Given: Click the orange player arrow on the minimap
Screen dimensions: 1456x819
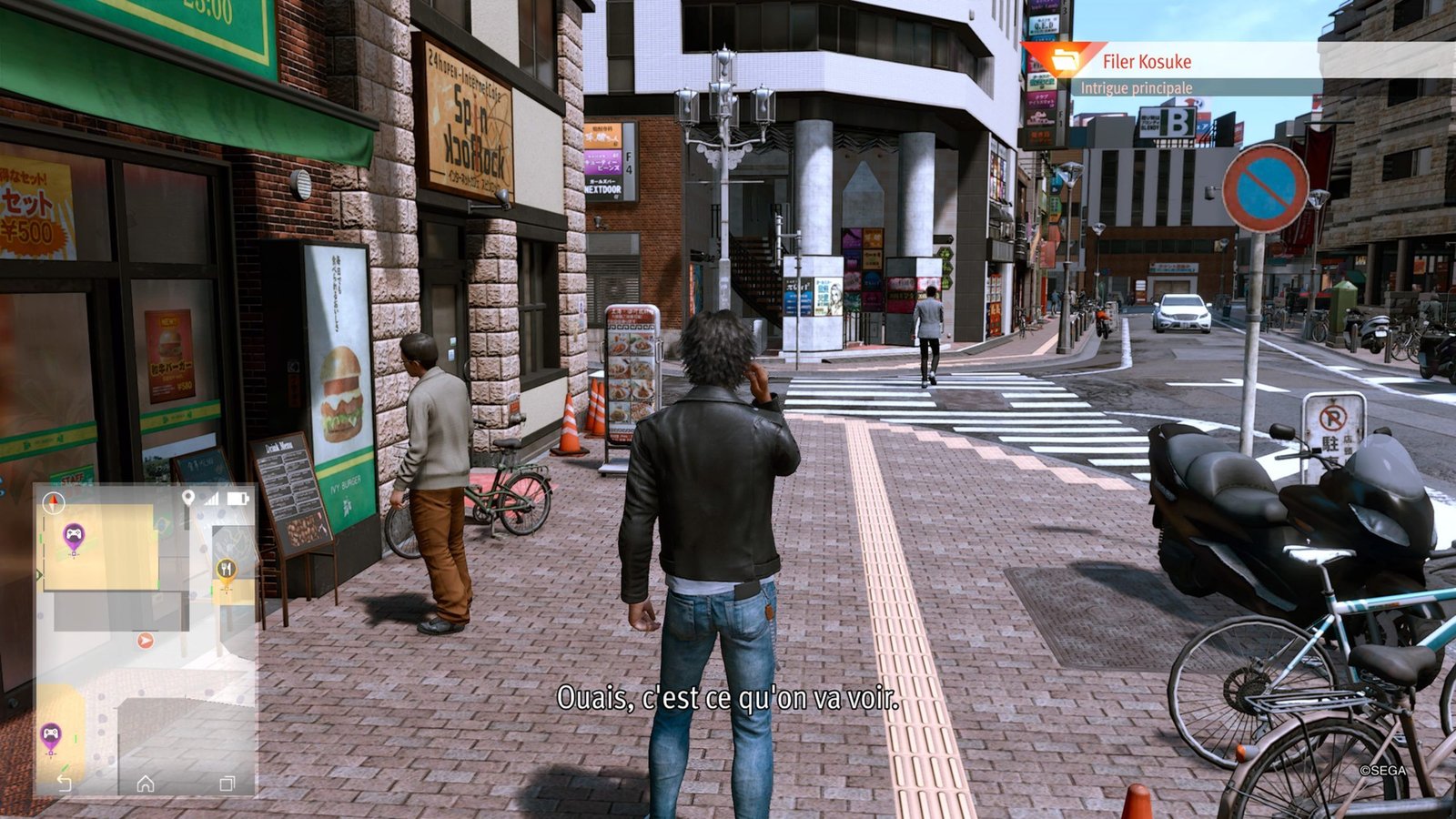Looking at the screenshot, I should [144, 641].
